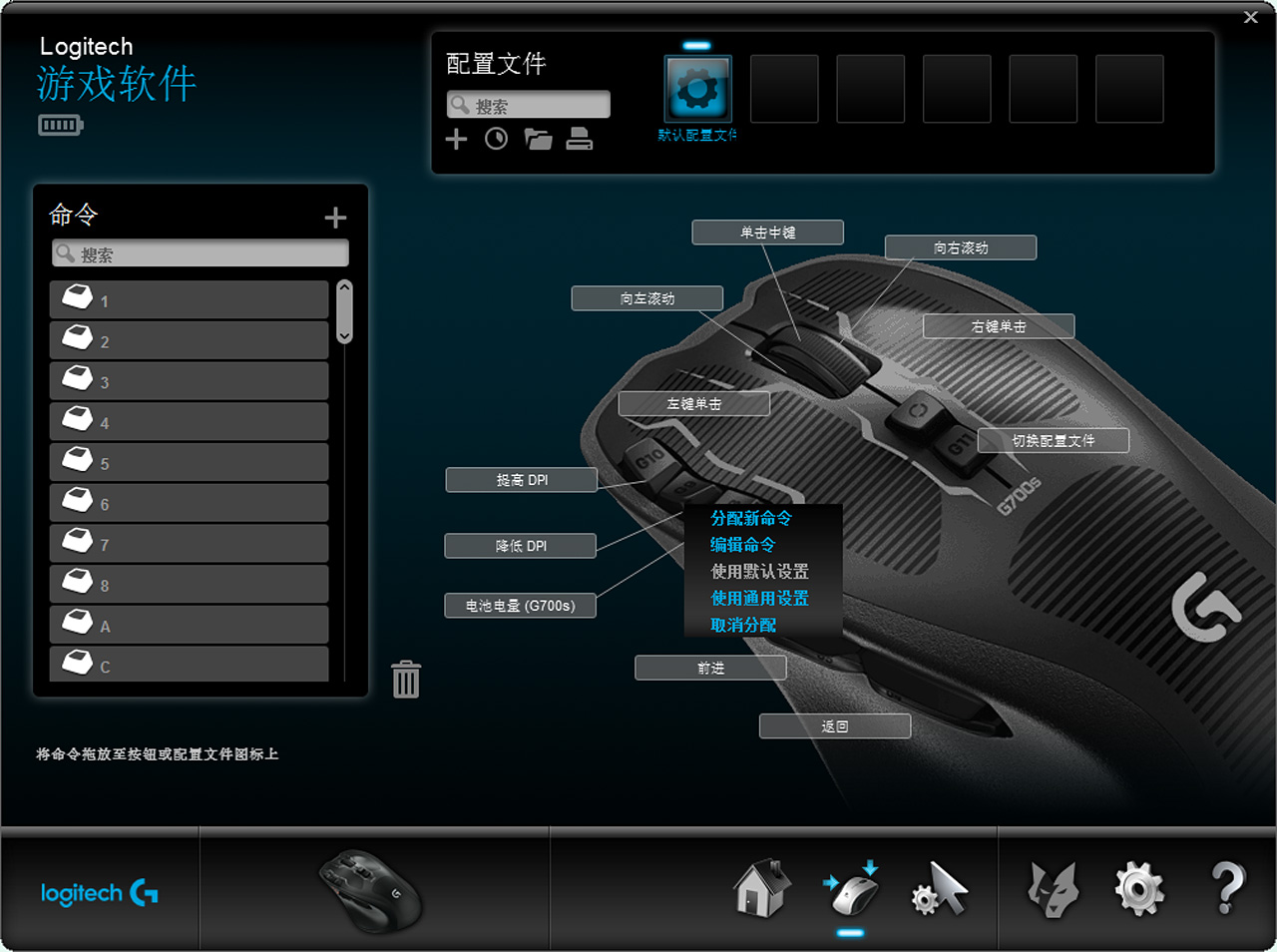Screen dimensions: 1277x952
Task: Choose 分配新命令 in the context menu
Action: (751, 518)
